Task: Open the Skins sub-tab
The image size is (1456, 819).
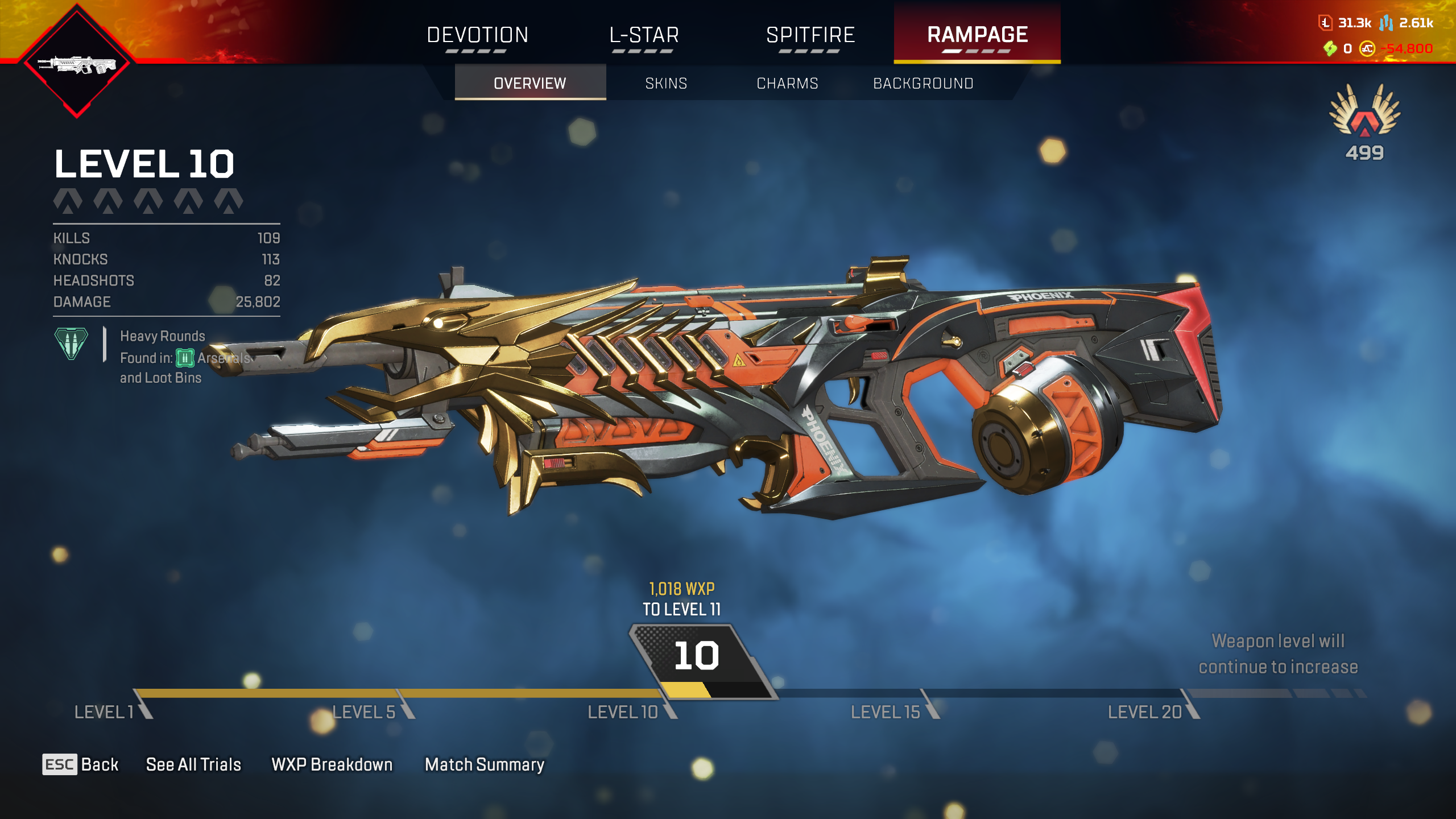Action: pyautogui.click(x=666, y=83)
